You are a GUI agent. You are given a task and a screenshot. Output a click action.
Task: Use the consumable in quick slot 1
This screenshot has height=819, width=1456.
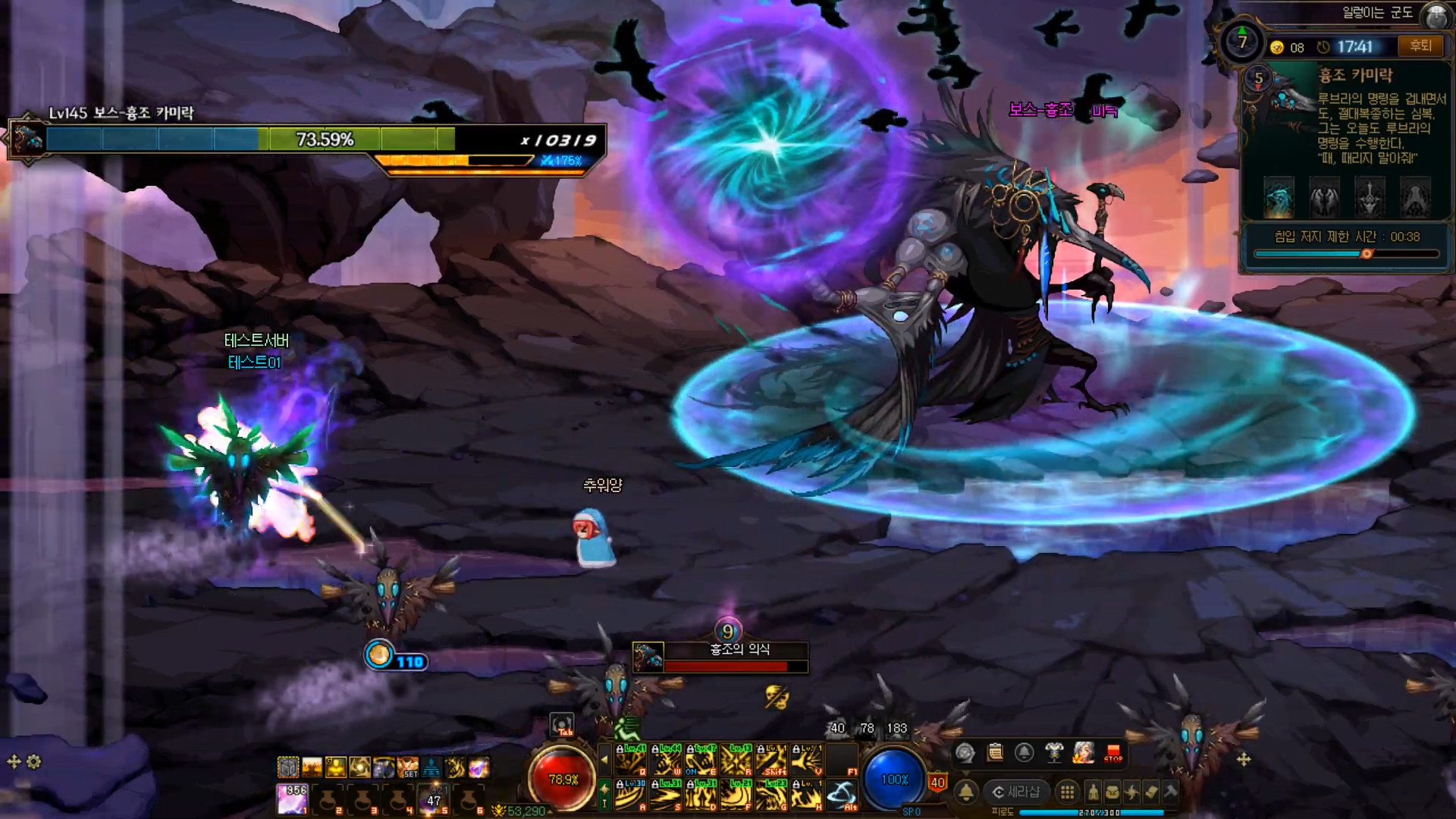pyautogui.click(x=292, y=799)
